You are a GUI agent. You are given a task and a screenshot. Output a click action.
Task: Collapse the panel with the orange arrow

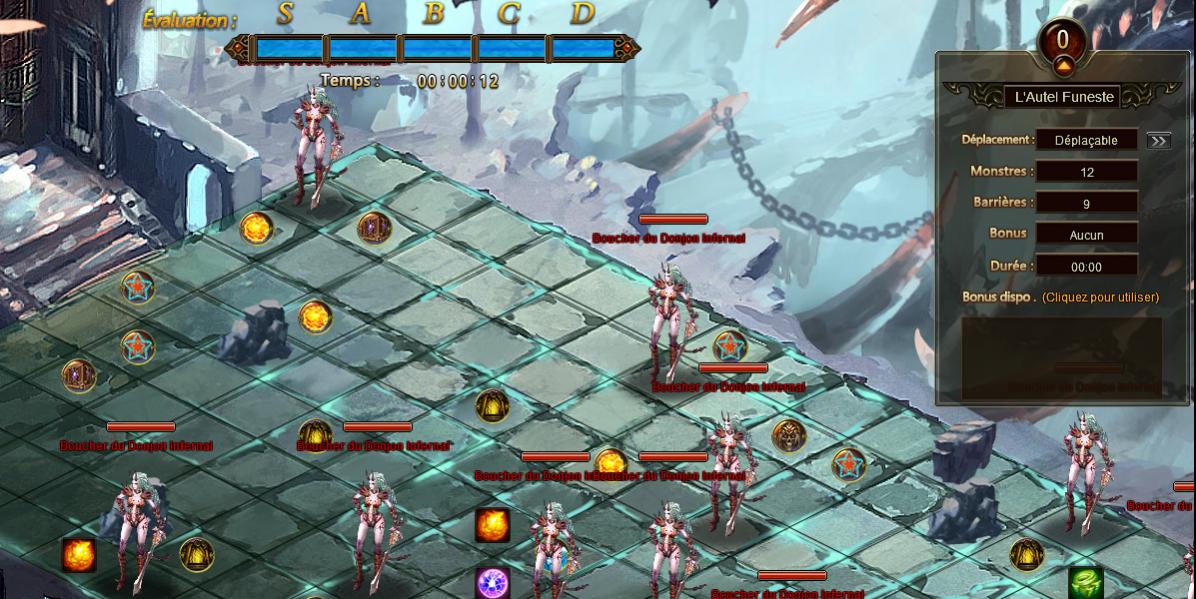coord(1062,67)
